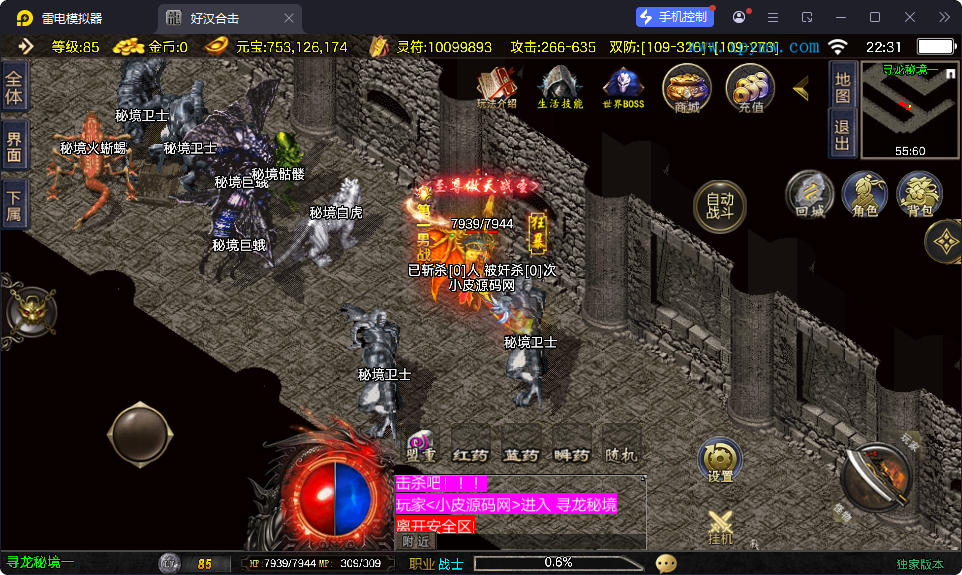Use the 回城 return-to-town stone
The image size is (962, 575).
tap(809, 194)
